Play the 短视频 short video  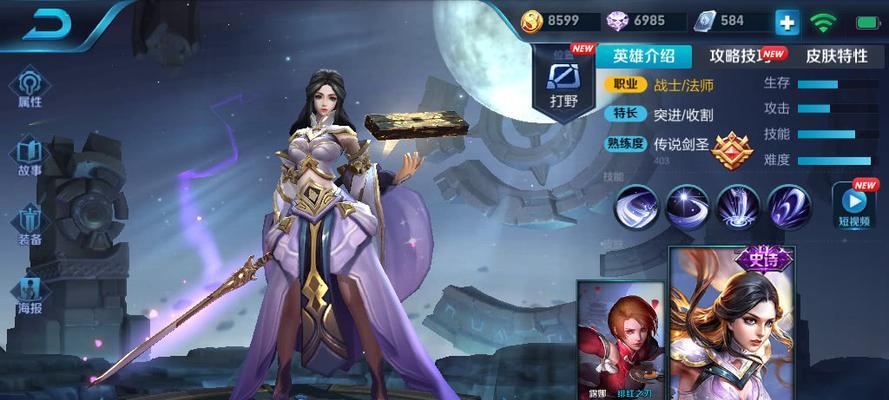853,206
